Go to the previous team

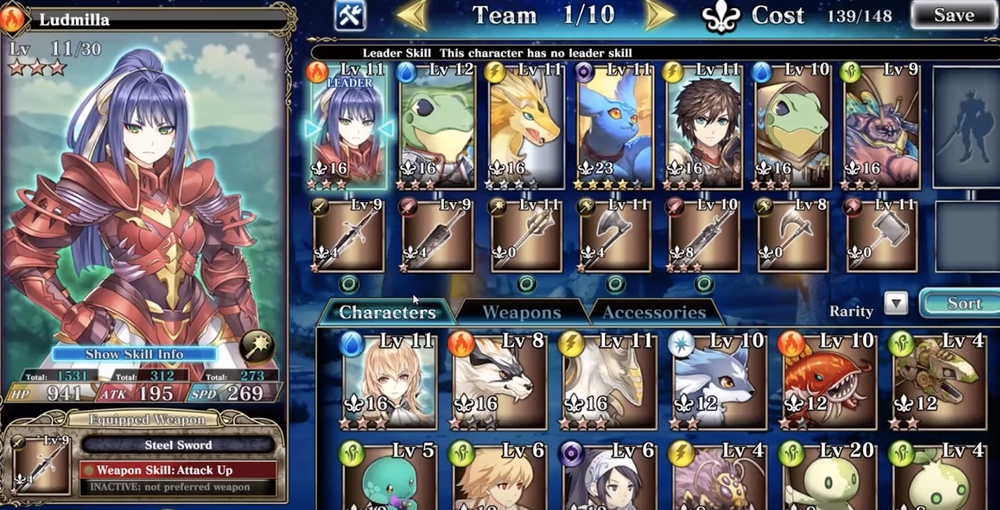pos(412,15)
